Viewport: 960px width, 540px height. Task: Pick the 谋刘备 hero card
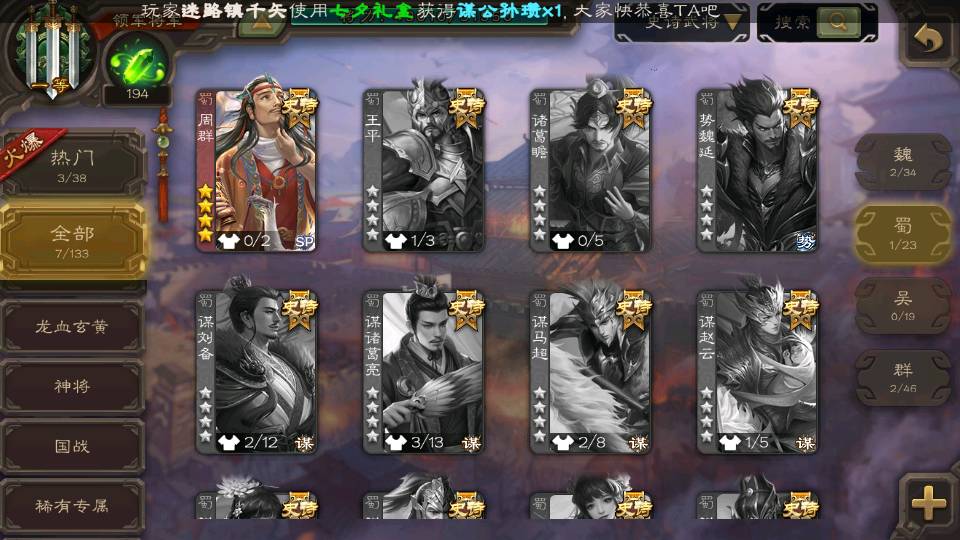257,371
